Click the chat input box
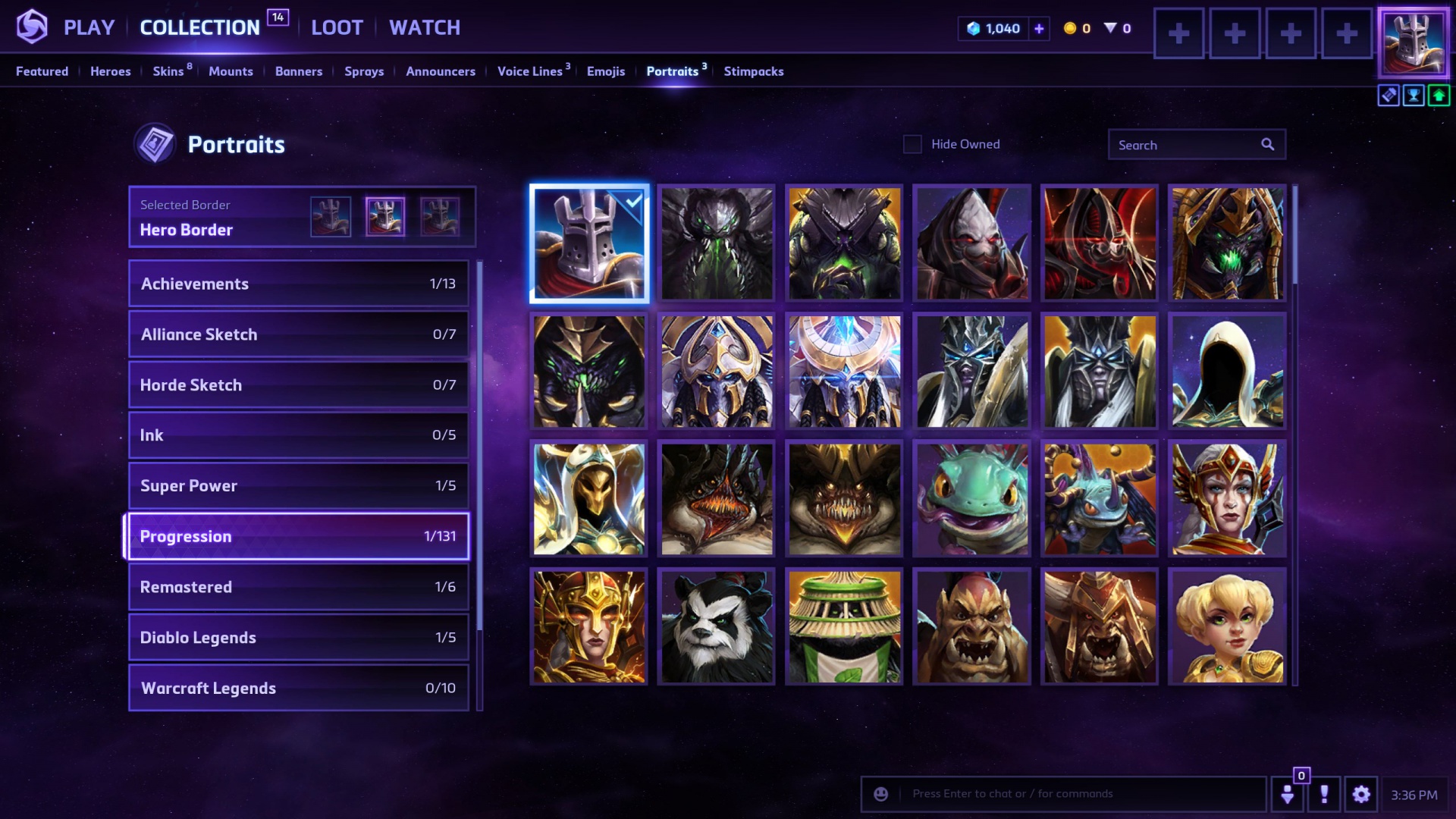The width and height of the screenshot is (1456, 819). point(1077,794)
